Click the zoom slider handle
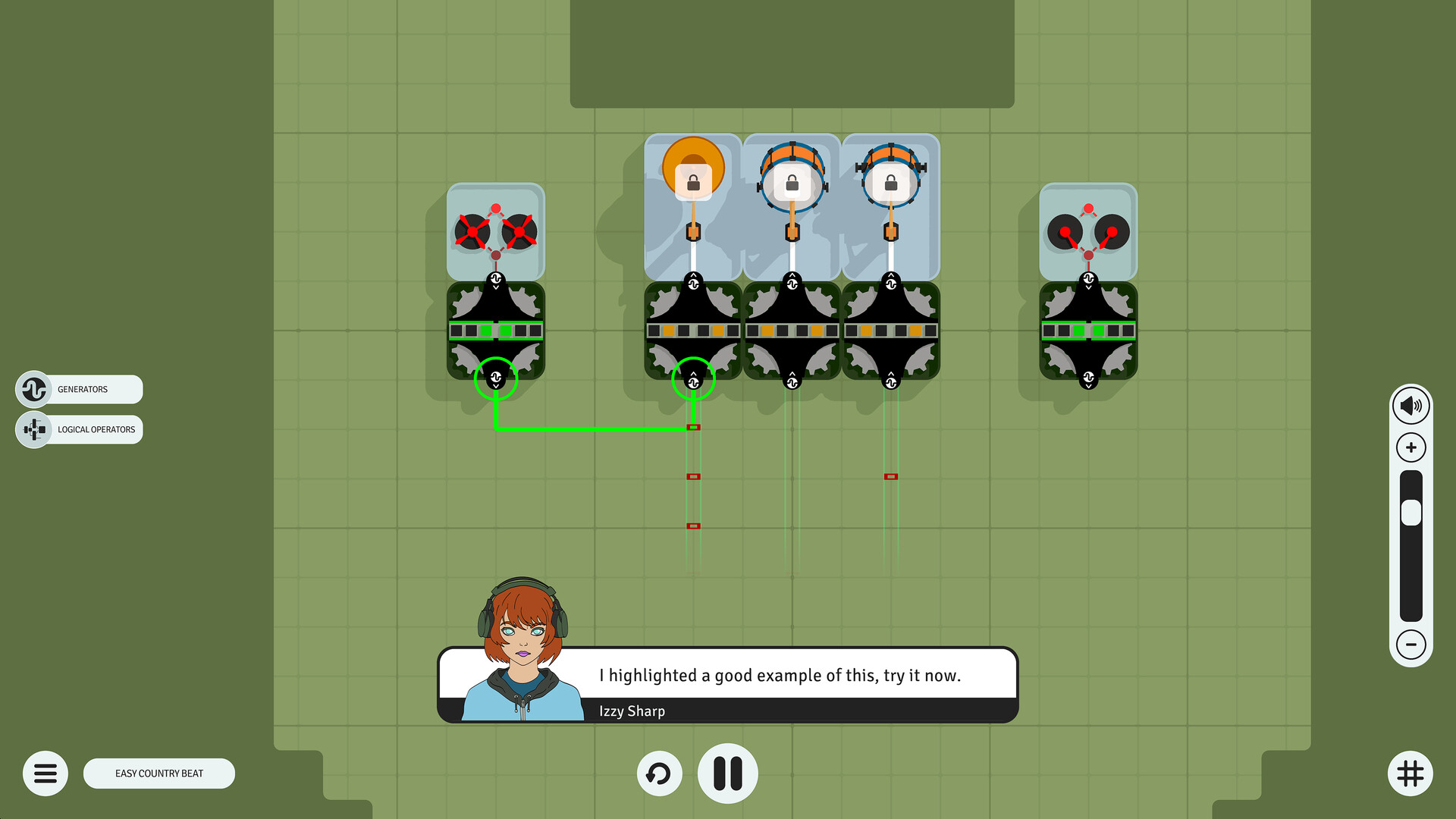 1411,513
